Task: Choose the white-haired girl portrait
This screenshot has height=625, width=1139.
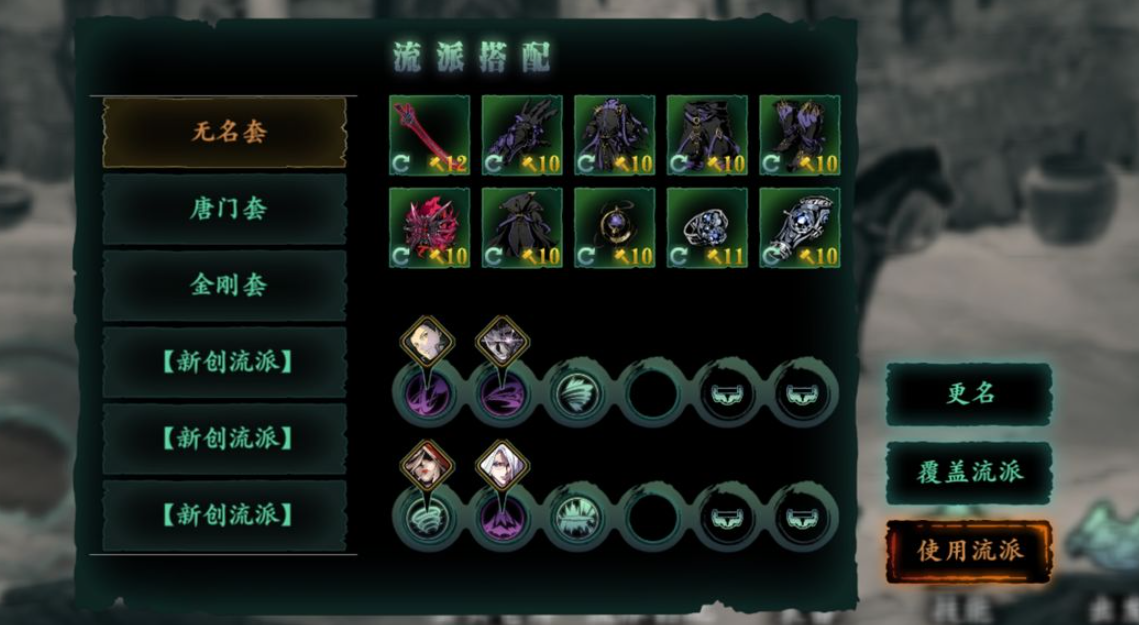Action: pyautogui.click(x=502, y=465)
